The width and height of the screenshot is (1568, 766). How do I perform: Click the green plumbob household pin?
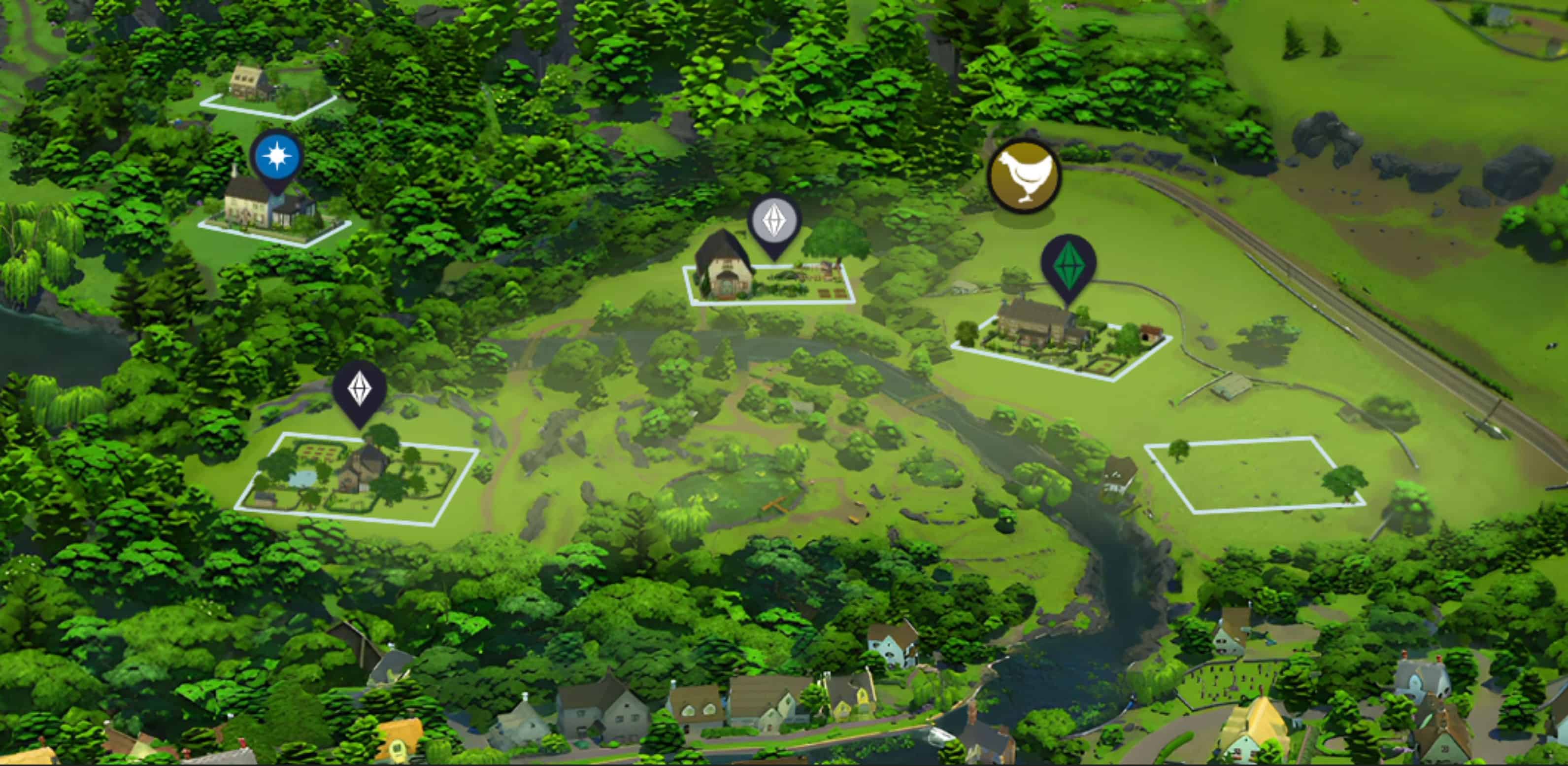click(x=1068, y=264)
